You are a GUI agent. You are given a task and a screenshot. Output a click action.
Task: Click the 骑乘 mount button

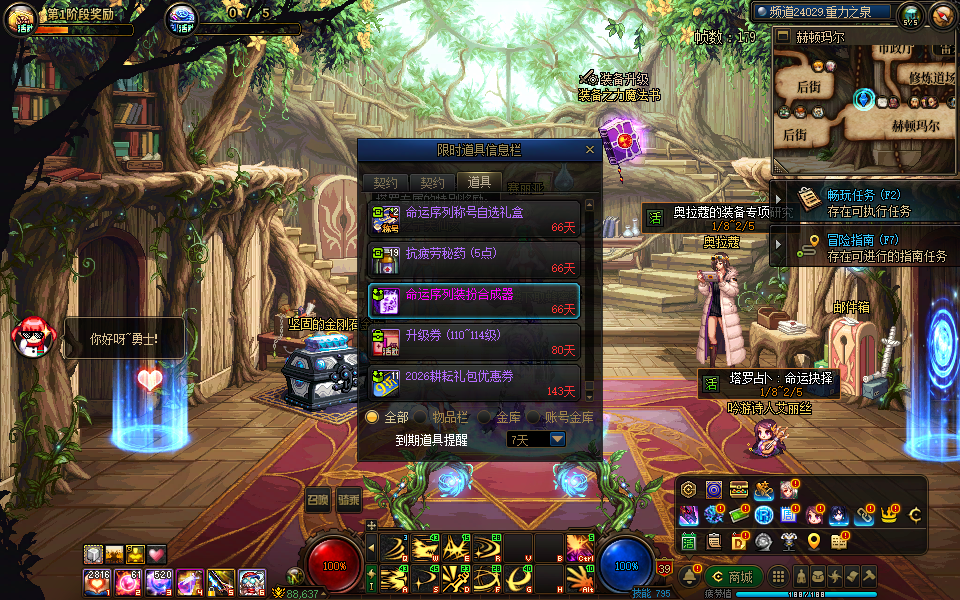348,500
